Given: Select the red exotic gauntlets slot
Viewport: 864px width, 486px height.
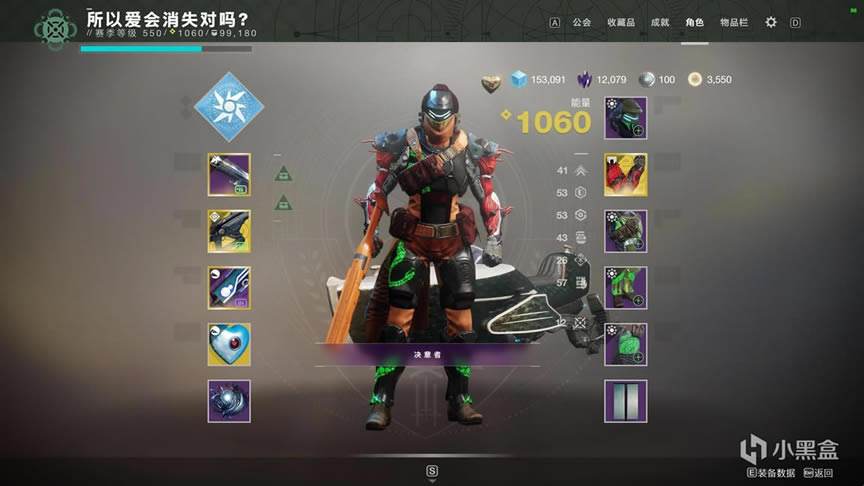Looking at the screenshot, I should click(626, 175).
